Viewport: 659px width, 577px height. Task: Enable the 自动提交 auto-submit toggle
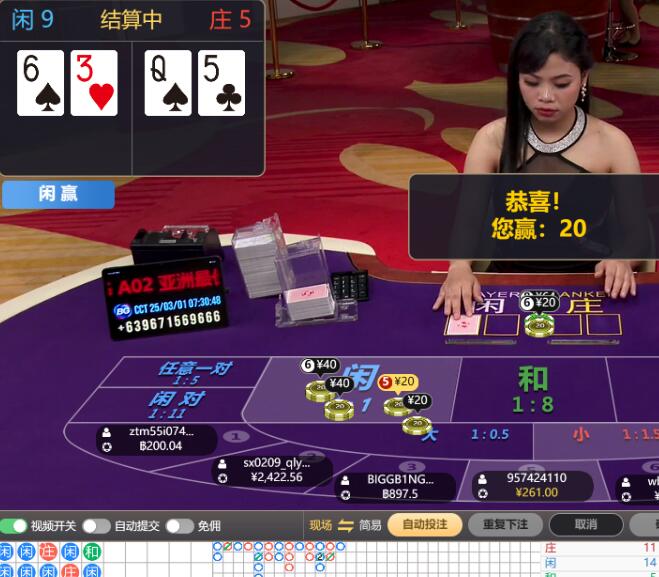pyautogui.click(x=96, y=526)
